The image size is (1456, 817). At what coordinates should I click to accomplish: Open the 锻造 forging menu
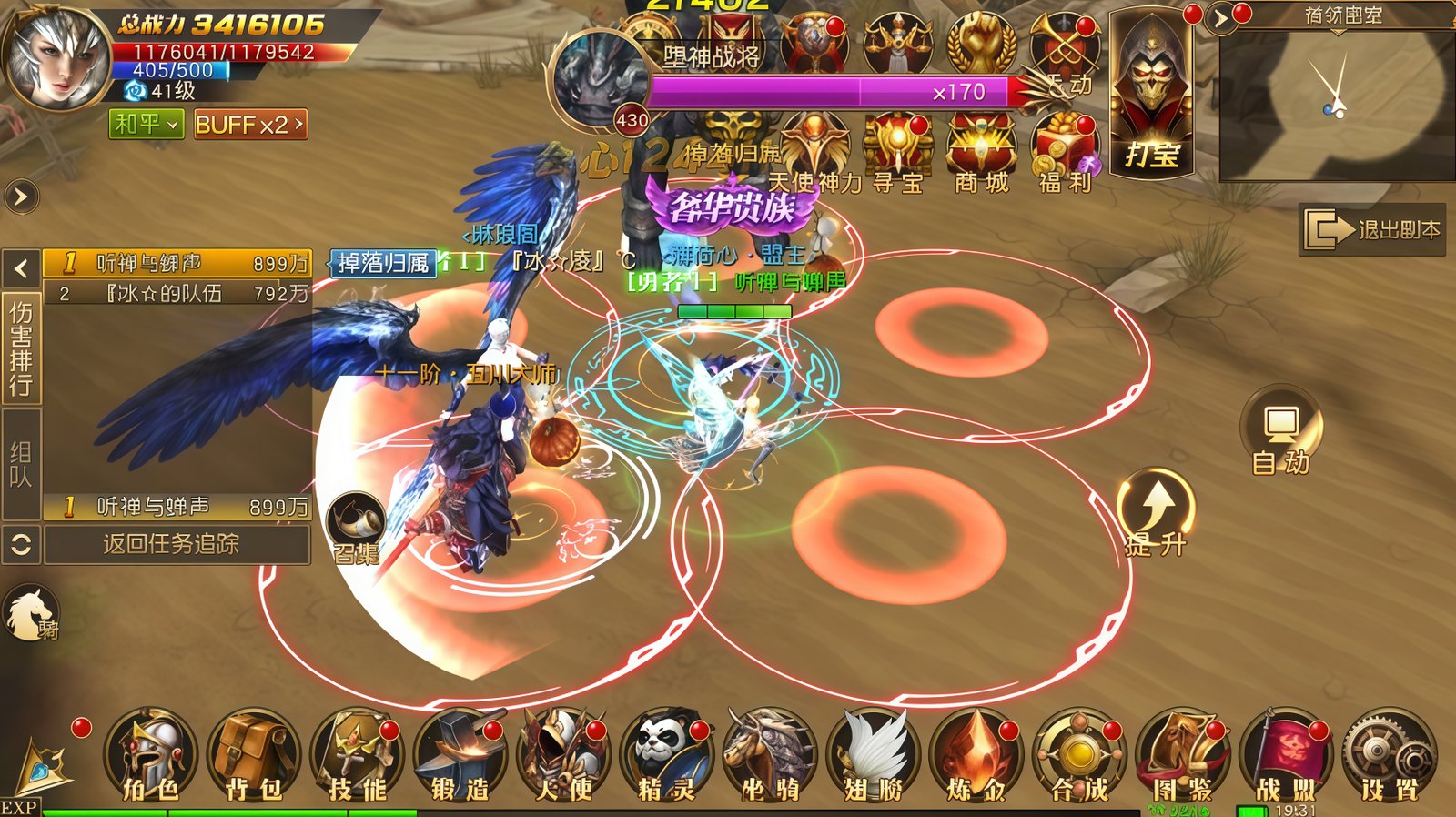(x=460, y=757)
